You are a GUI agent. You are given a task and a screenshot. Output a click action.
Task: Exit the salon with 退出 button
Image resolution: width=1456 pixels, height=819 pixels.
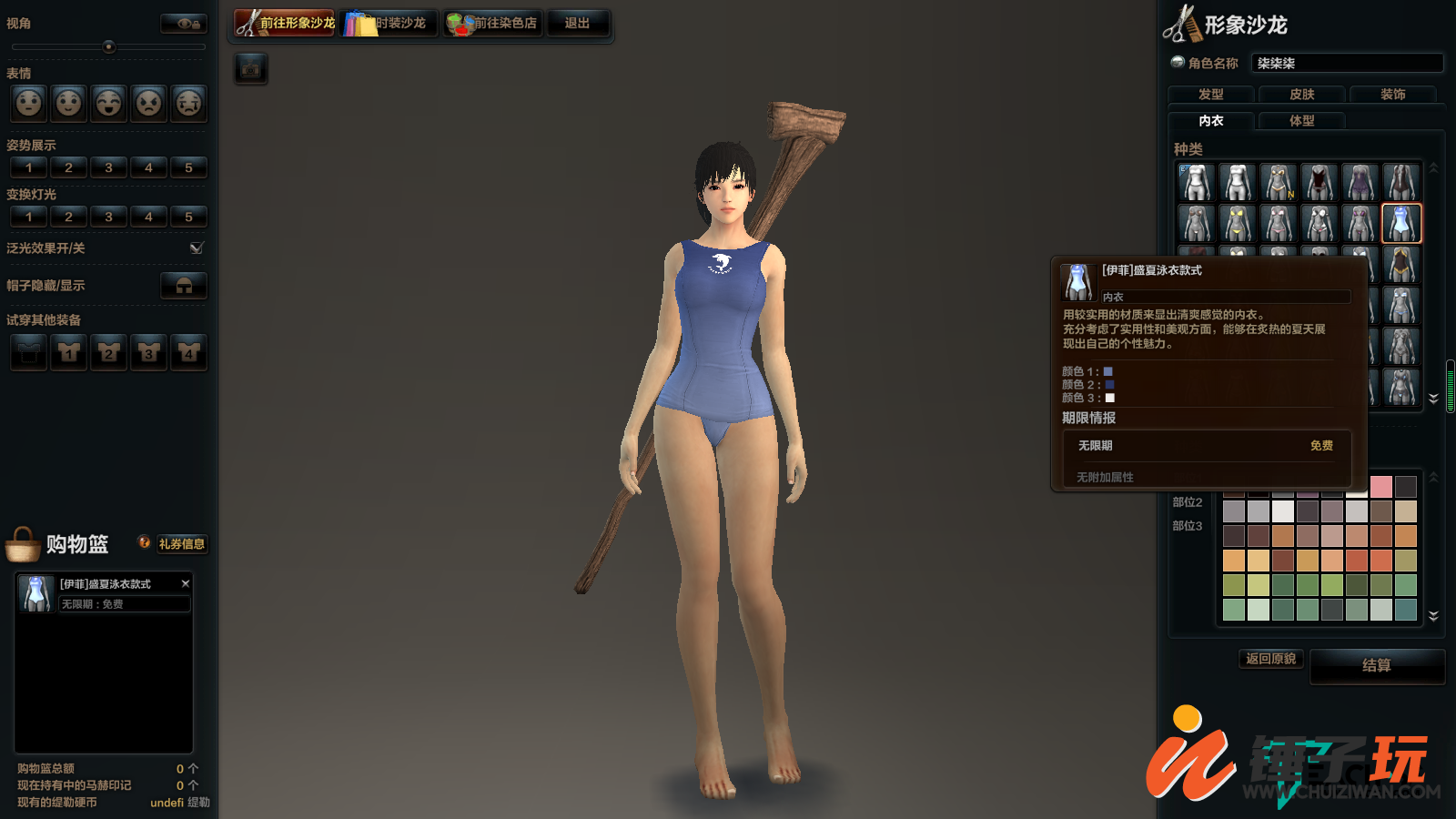click(577, 24)
